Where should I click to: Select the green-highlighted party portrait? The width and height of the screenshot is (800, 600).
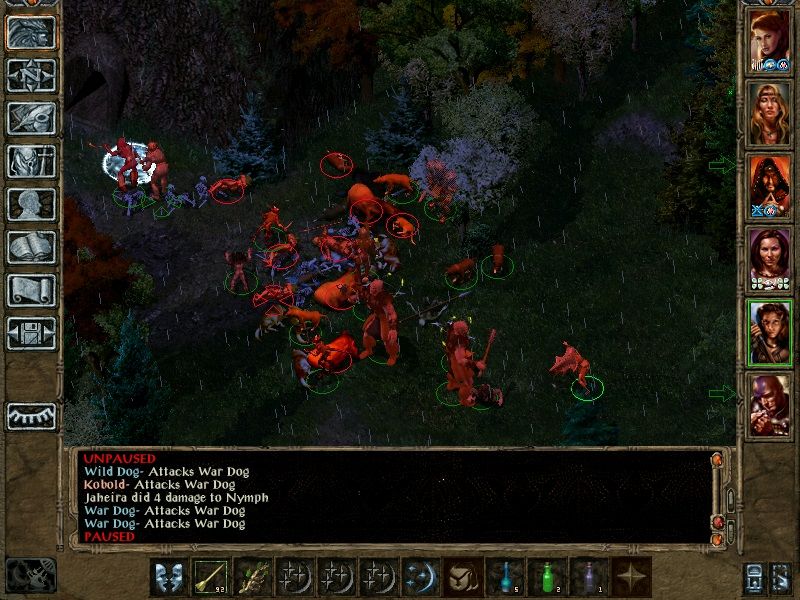[769, 332]
